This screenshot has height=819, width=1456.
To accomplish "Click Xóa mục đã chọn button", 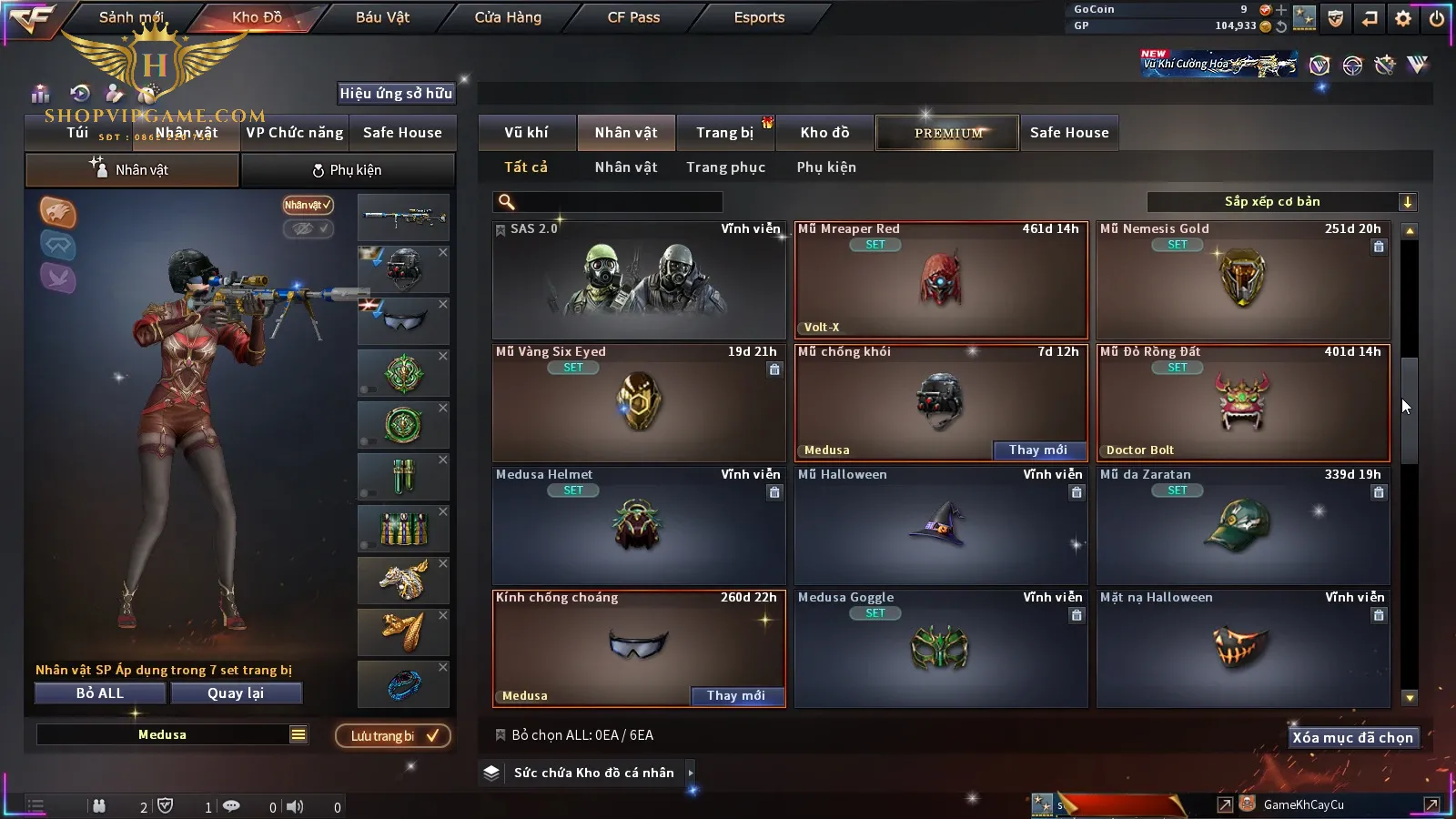I will pos(1352,738).
